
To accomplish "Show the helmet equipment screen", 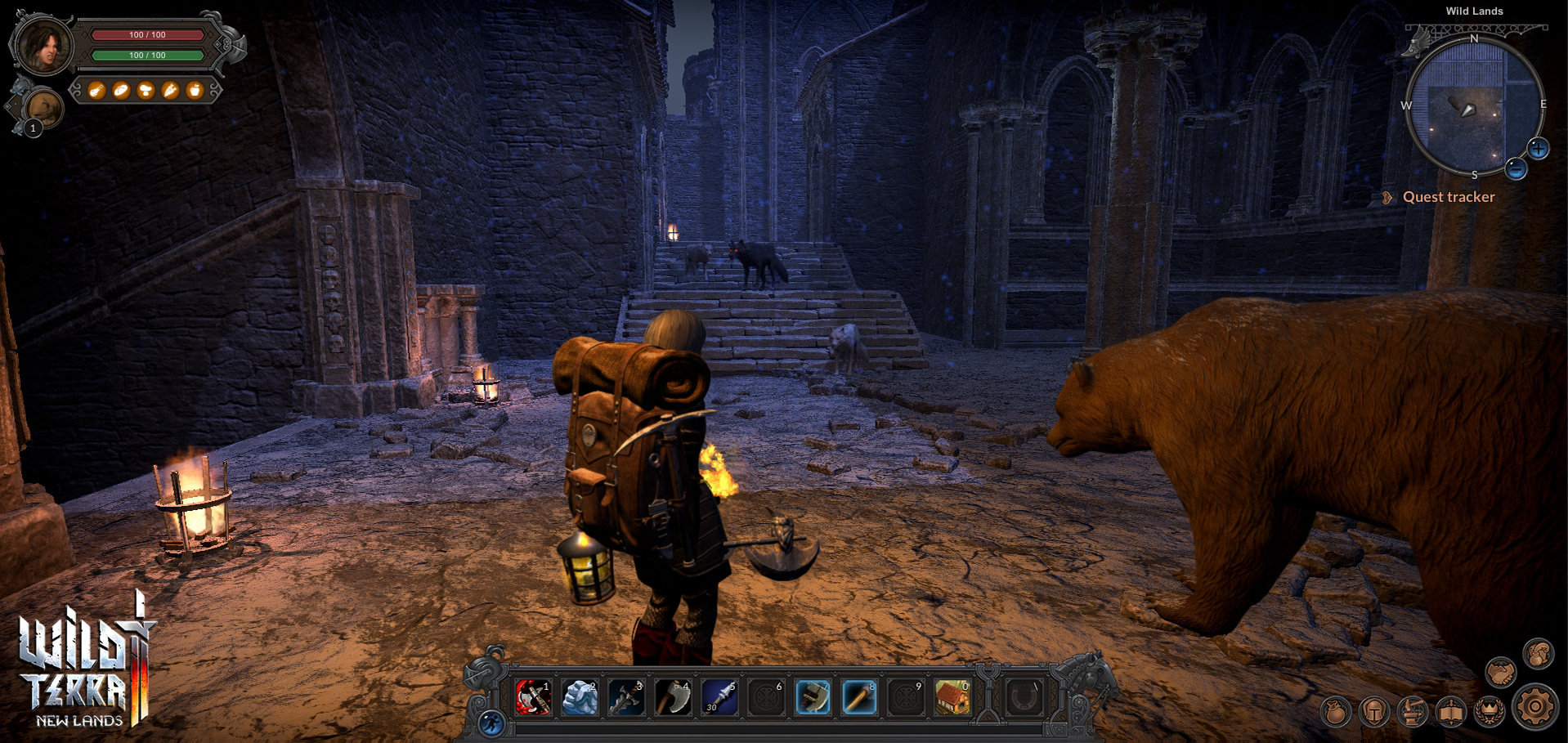I will (x=1374, y=712).
